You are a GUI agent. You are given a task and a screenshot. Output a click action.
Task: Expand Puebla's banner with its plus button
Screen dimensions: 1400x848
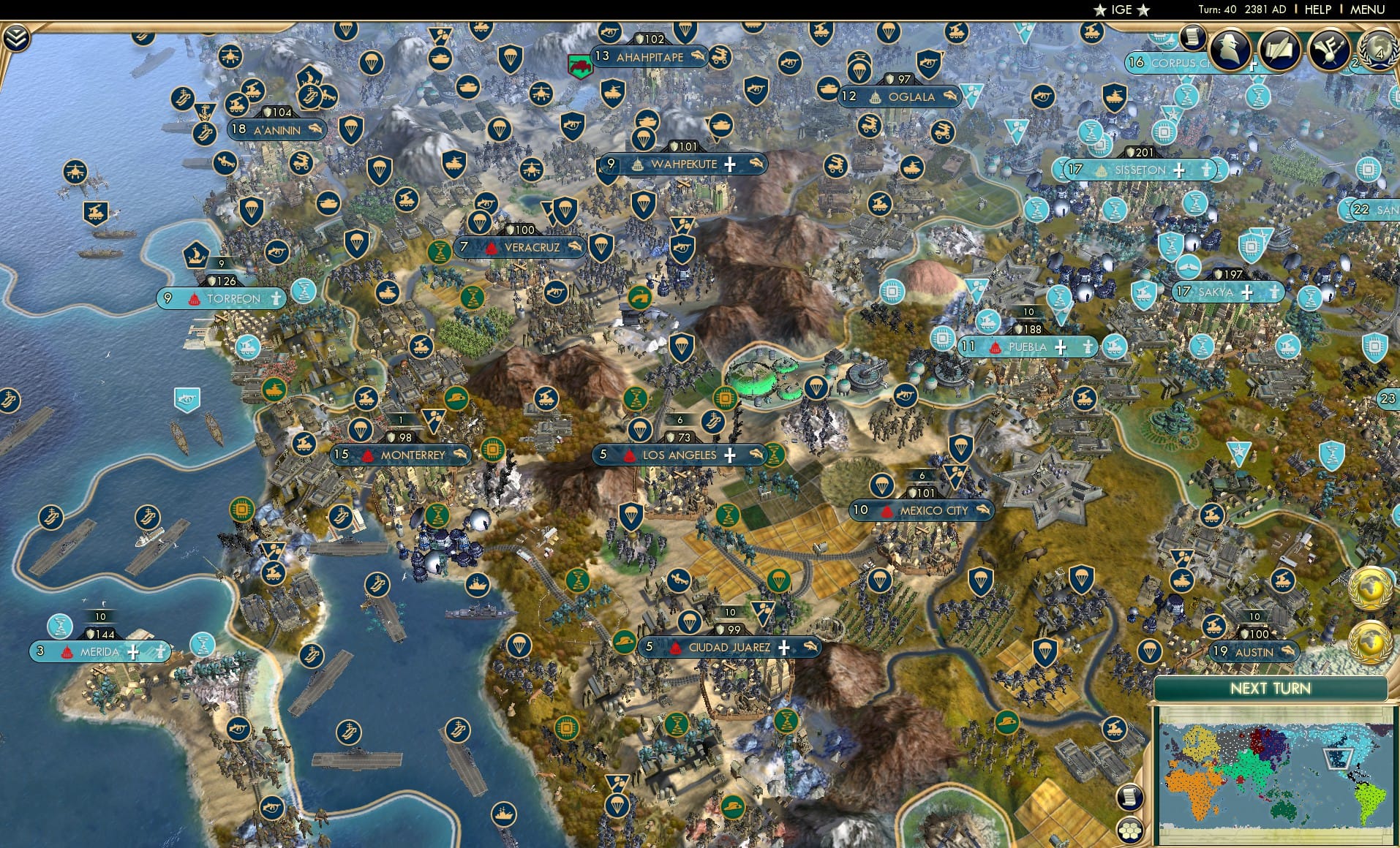[1061, 347]
